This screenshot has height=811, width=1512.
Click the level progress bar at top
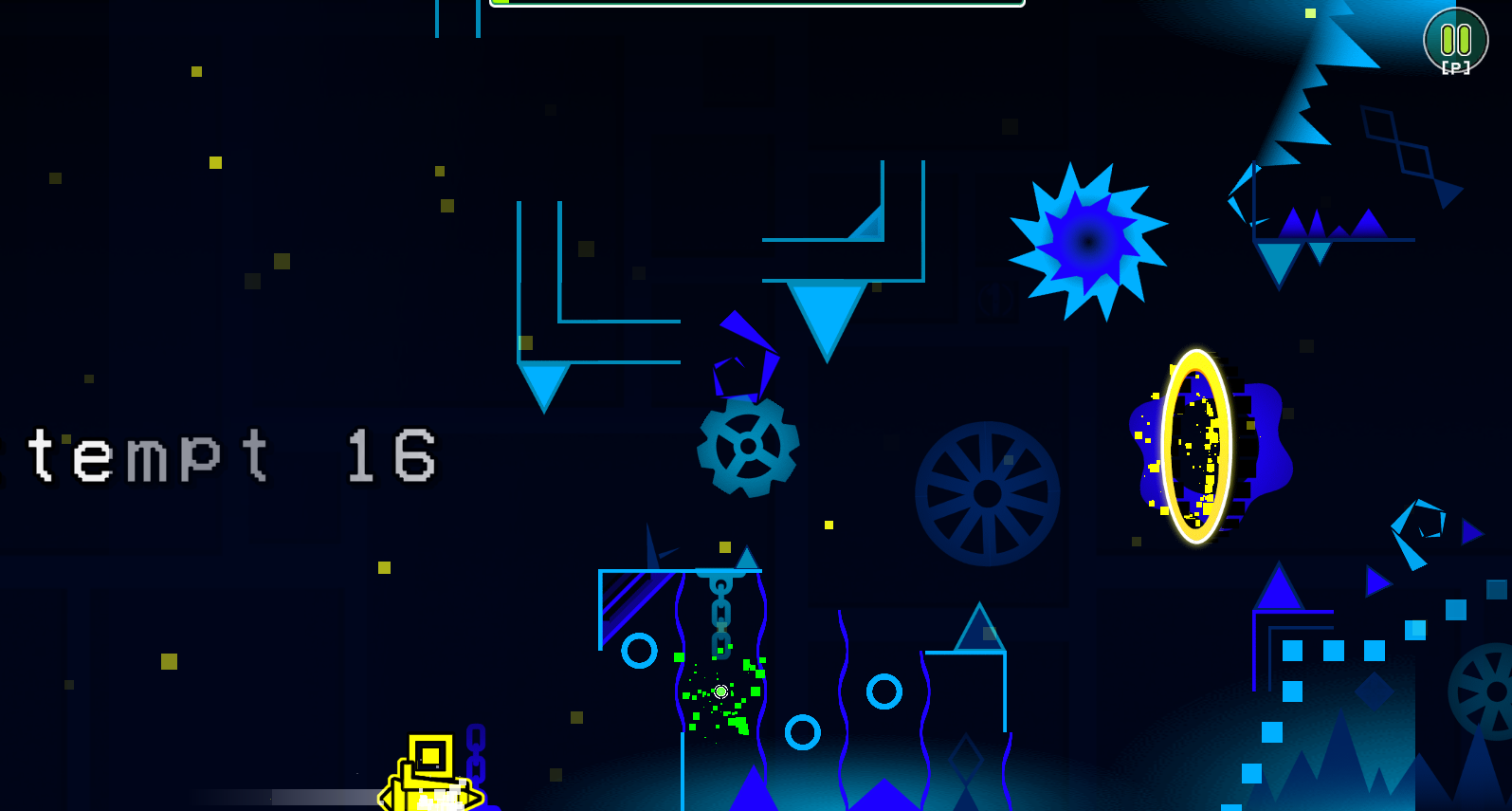pos(754,4)
